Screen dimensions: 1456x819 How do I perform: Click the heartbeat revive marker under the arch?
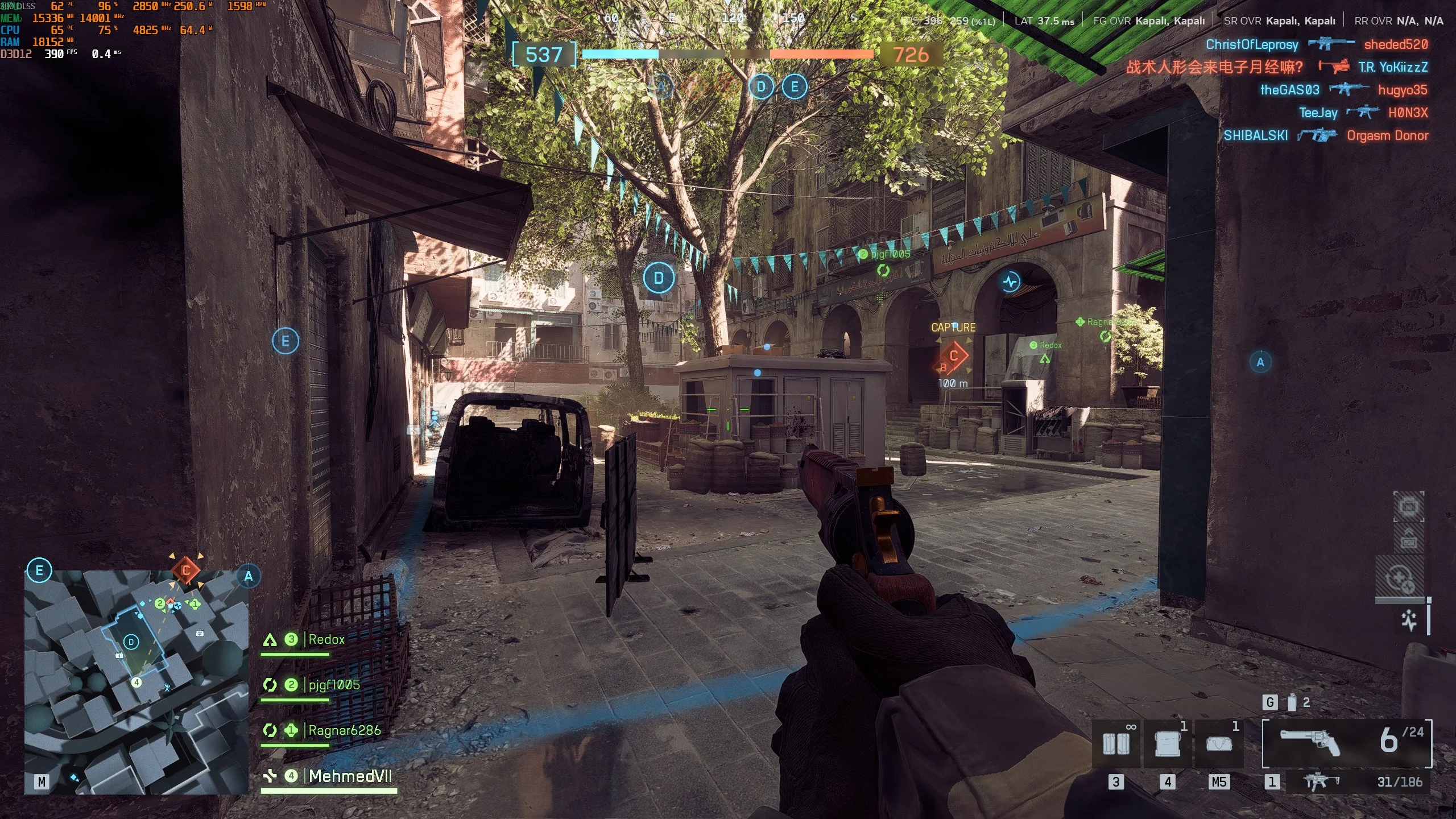(1011, 281)
